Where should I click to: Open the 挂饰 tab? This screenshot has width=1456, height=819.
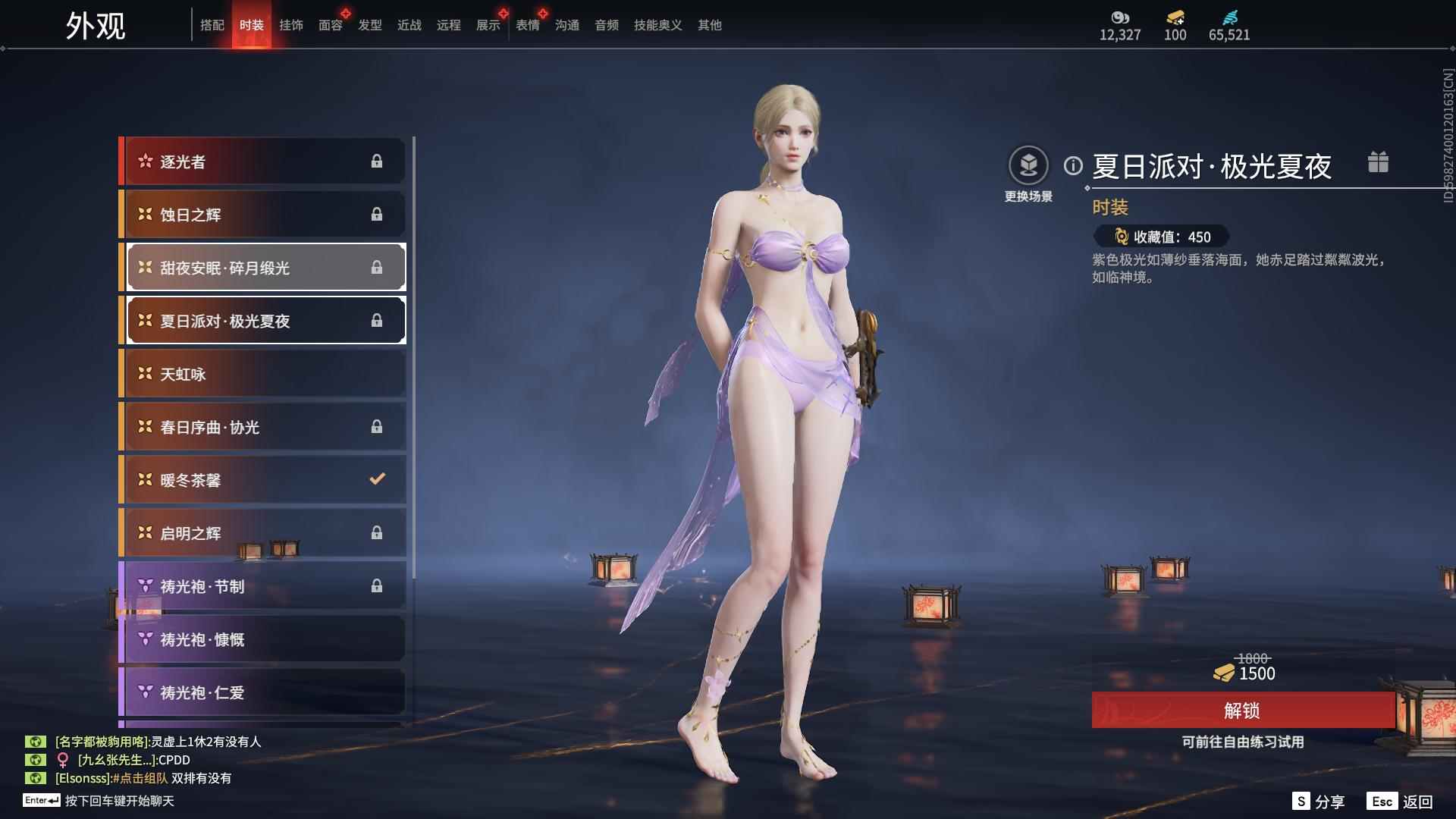[x=291, y=25]
